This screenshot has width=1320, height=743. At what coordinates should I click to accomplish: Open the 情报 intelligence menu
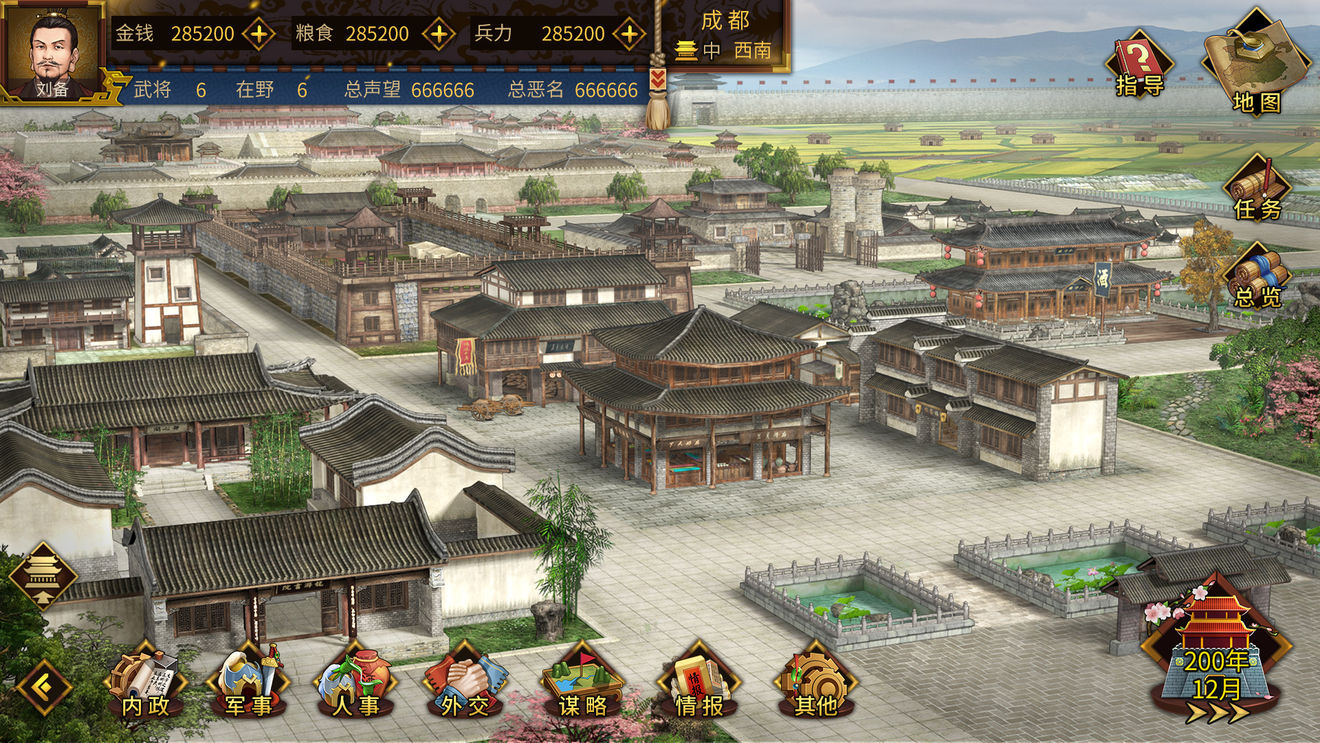698,682
